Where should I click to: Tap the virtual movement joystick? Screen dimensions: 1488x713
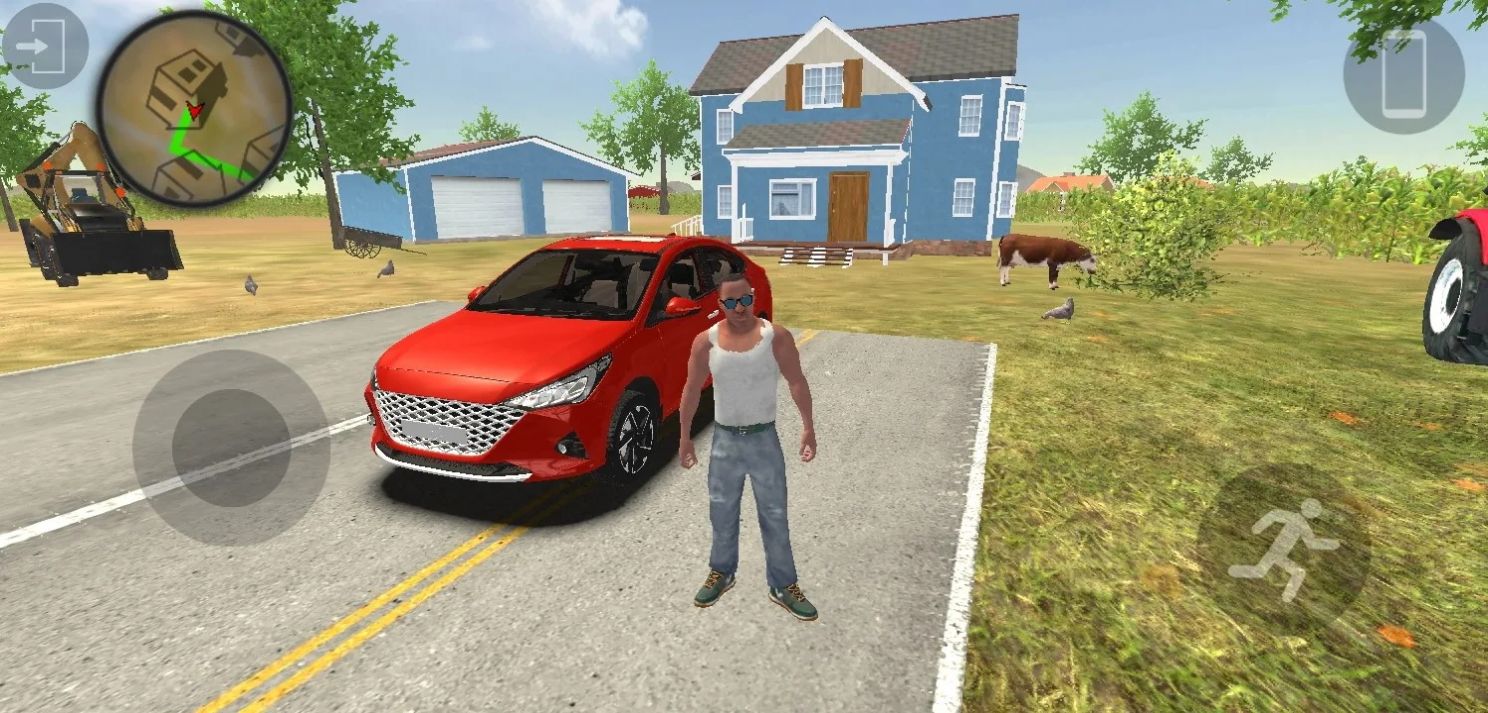coord(231,447)
